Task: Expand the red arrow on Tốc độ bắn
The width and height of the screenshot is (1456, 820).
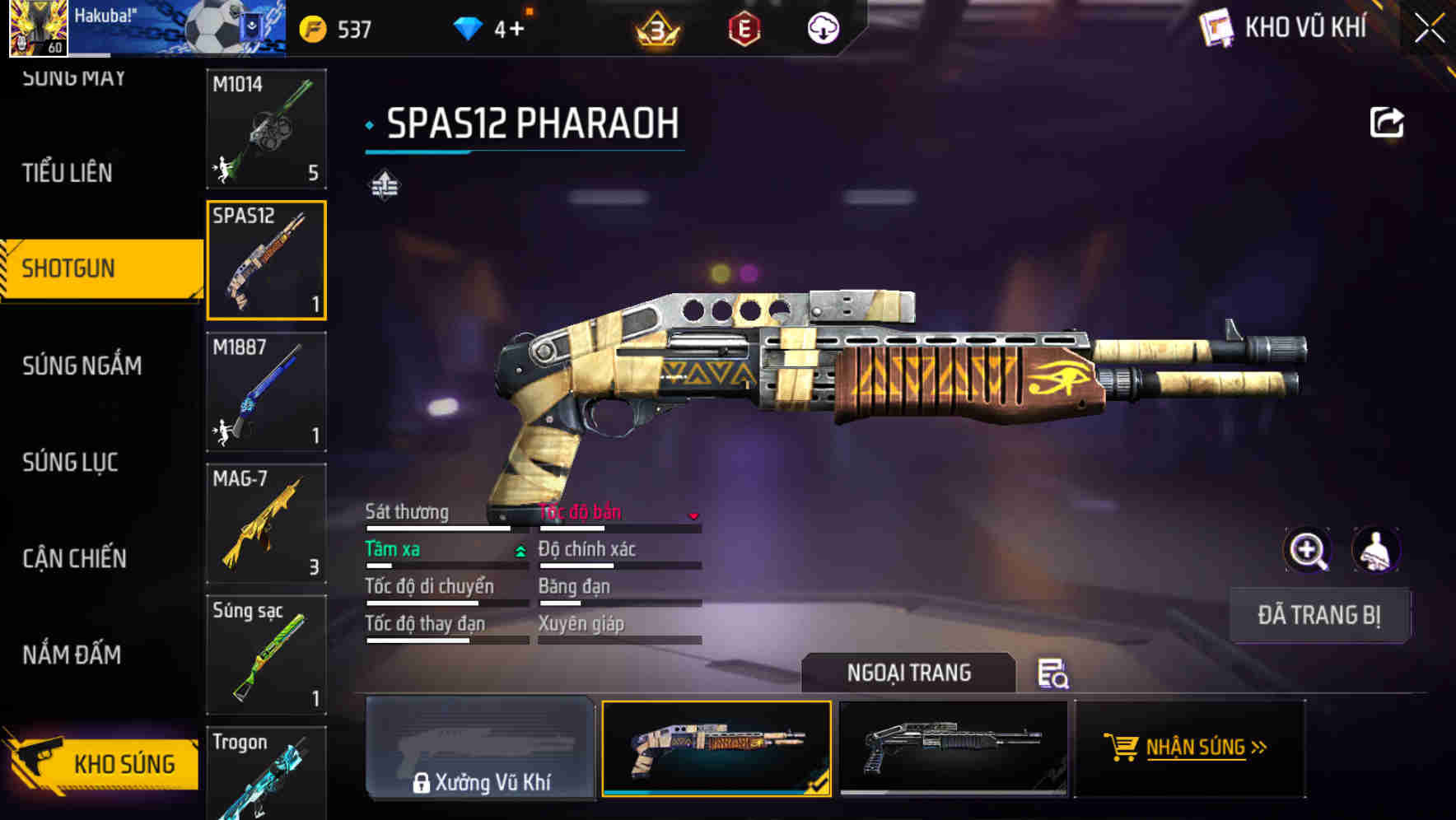Action: tap(694, 515)
